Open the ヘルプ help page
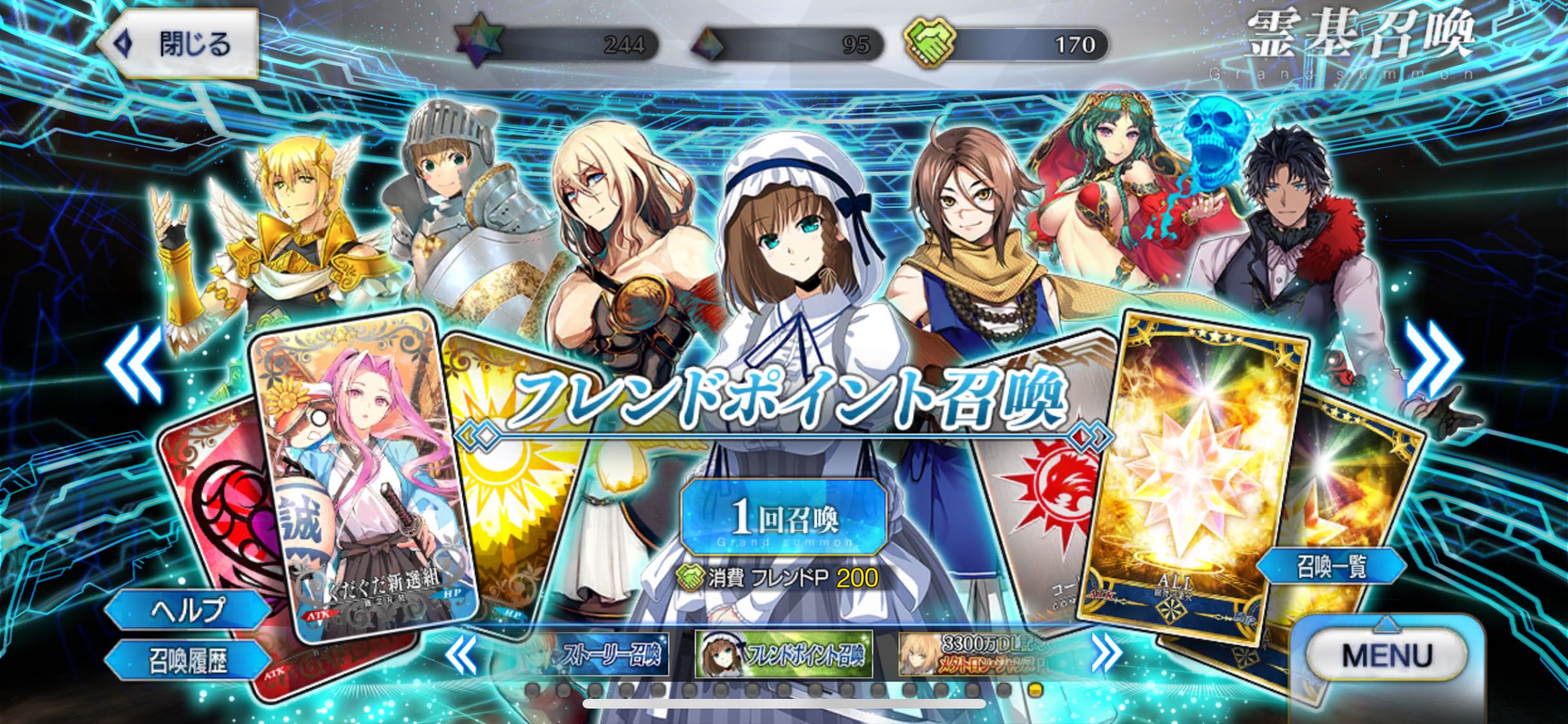This screenshot has width=1568, height=724. pos(188,609)
